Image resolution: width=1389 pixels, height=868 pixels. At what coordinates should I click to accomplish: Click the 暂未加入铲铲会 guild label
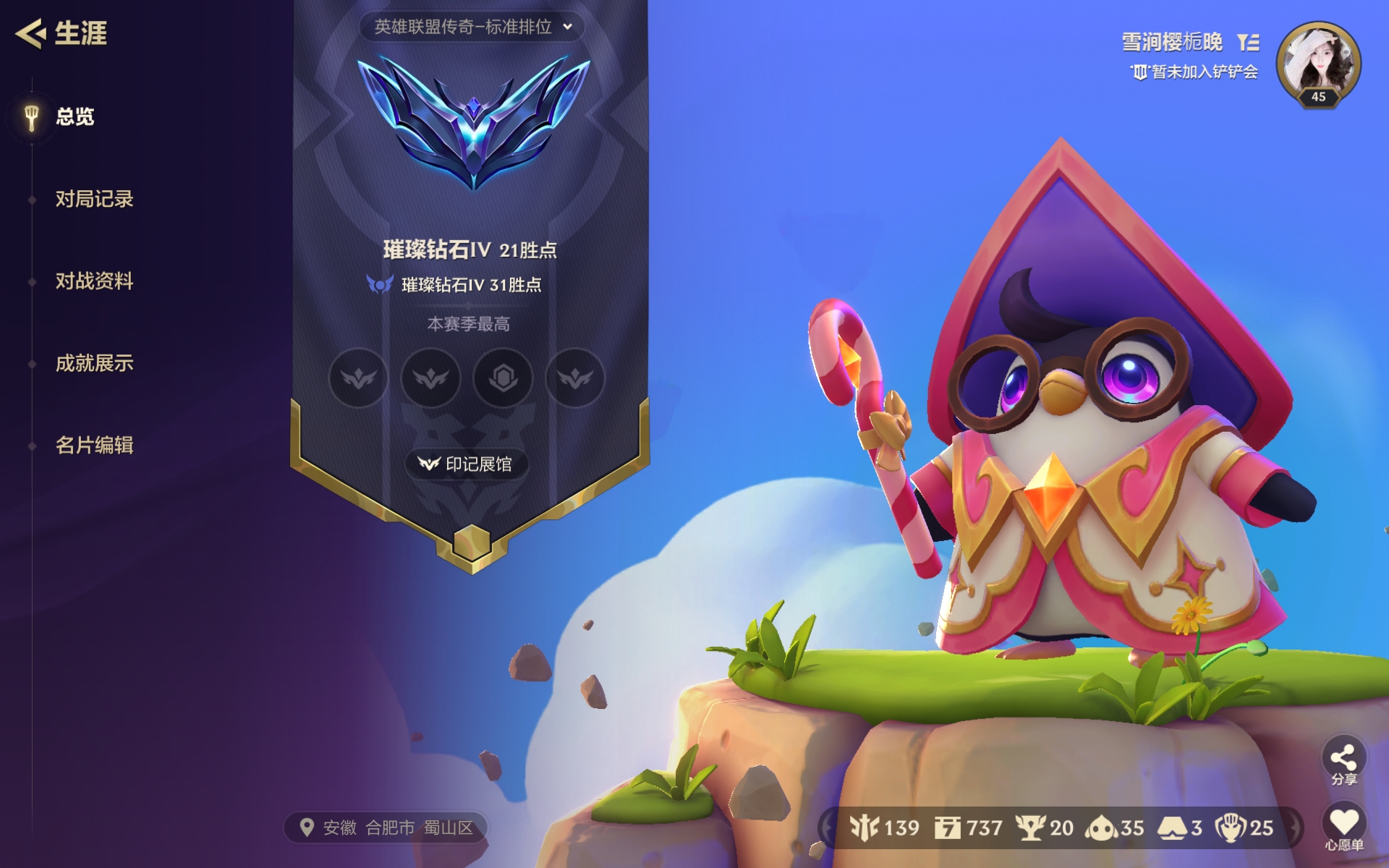[x=1195, y=72]
